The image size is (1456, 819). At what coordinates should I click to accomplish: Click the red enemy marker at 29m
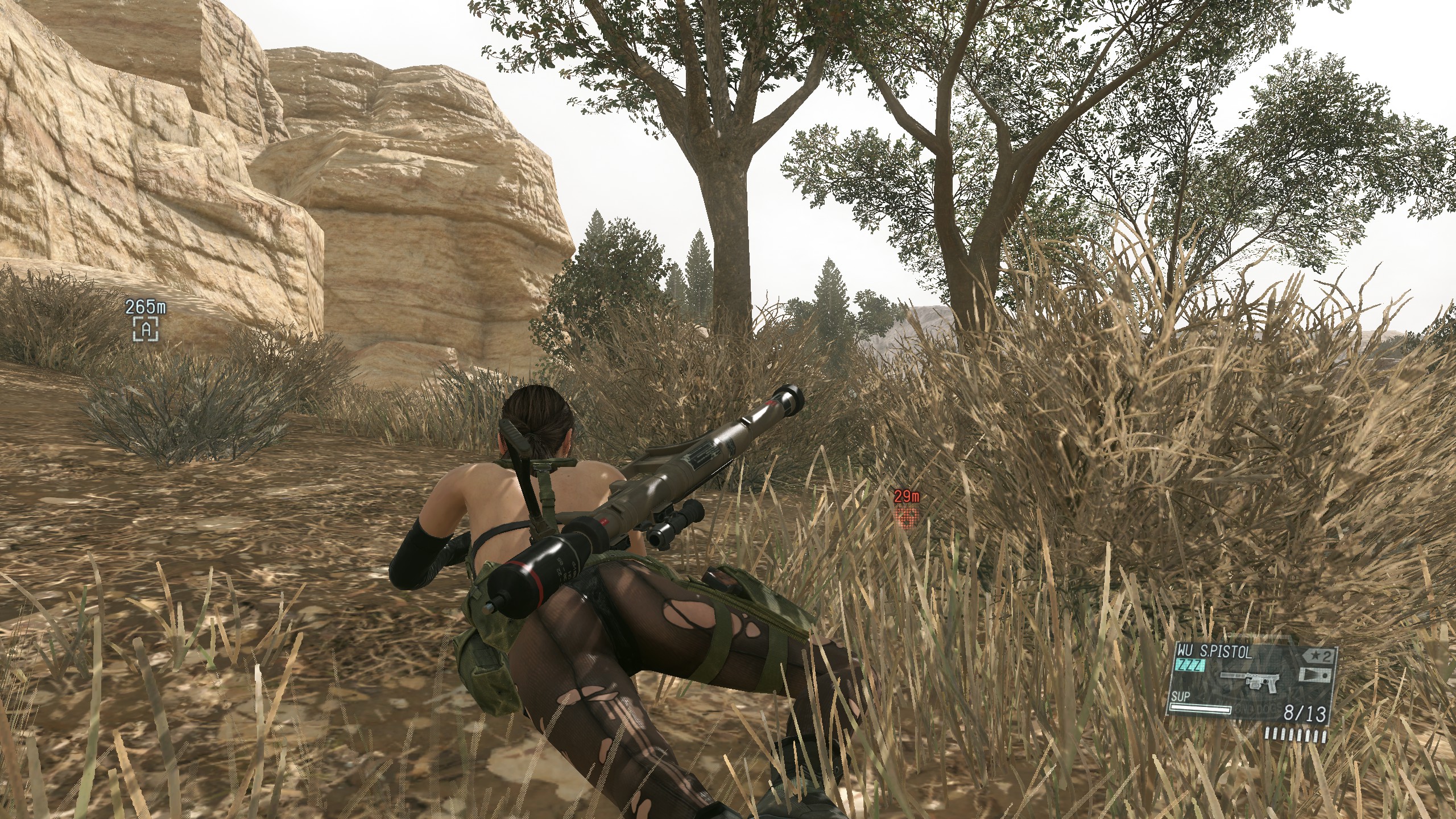pyautogui.click(x=907, y=516)
